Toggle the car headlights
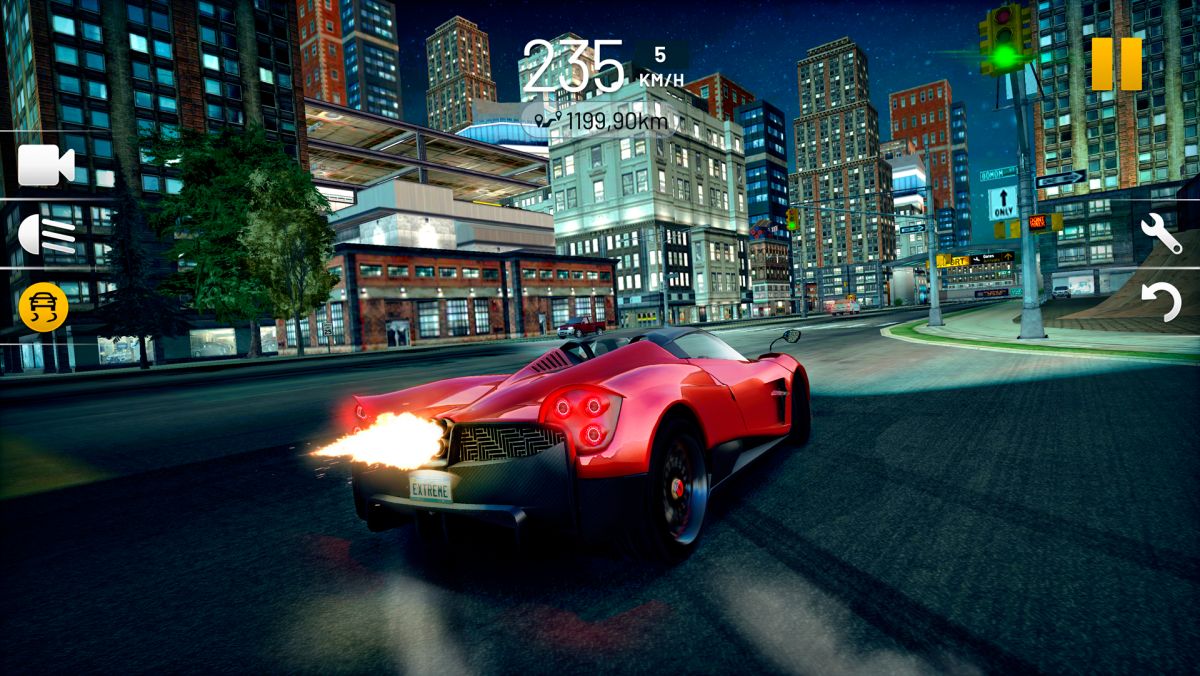1200x676 pixels. tap(46, 235)
